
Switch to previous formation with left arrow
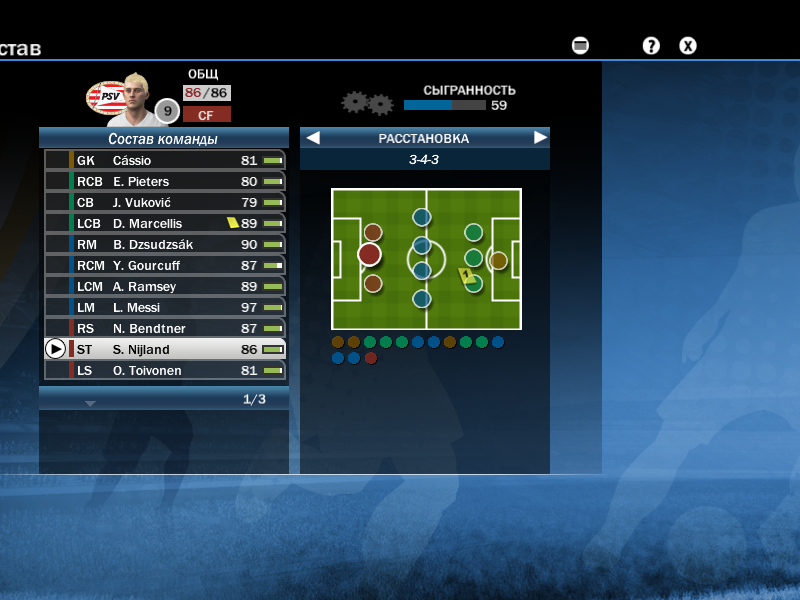(313, 138)
